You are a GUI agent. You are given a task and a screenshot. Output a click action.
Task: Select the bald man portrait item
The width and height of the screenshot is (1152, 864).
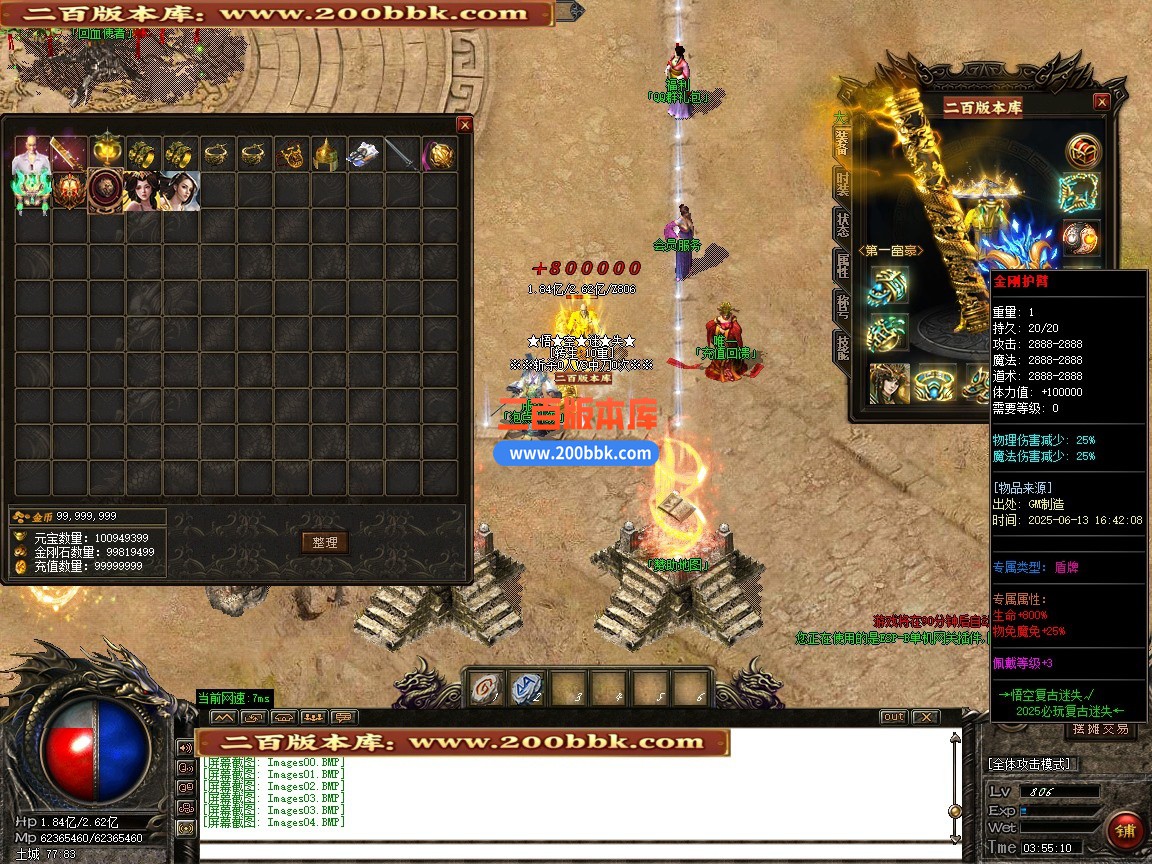click(x=31, y=154)
